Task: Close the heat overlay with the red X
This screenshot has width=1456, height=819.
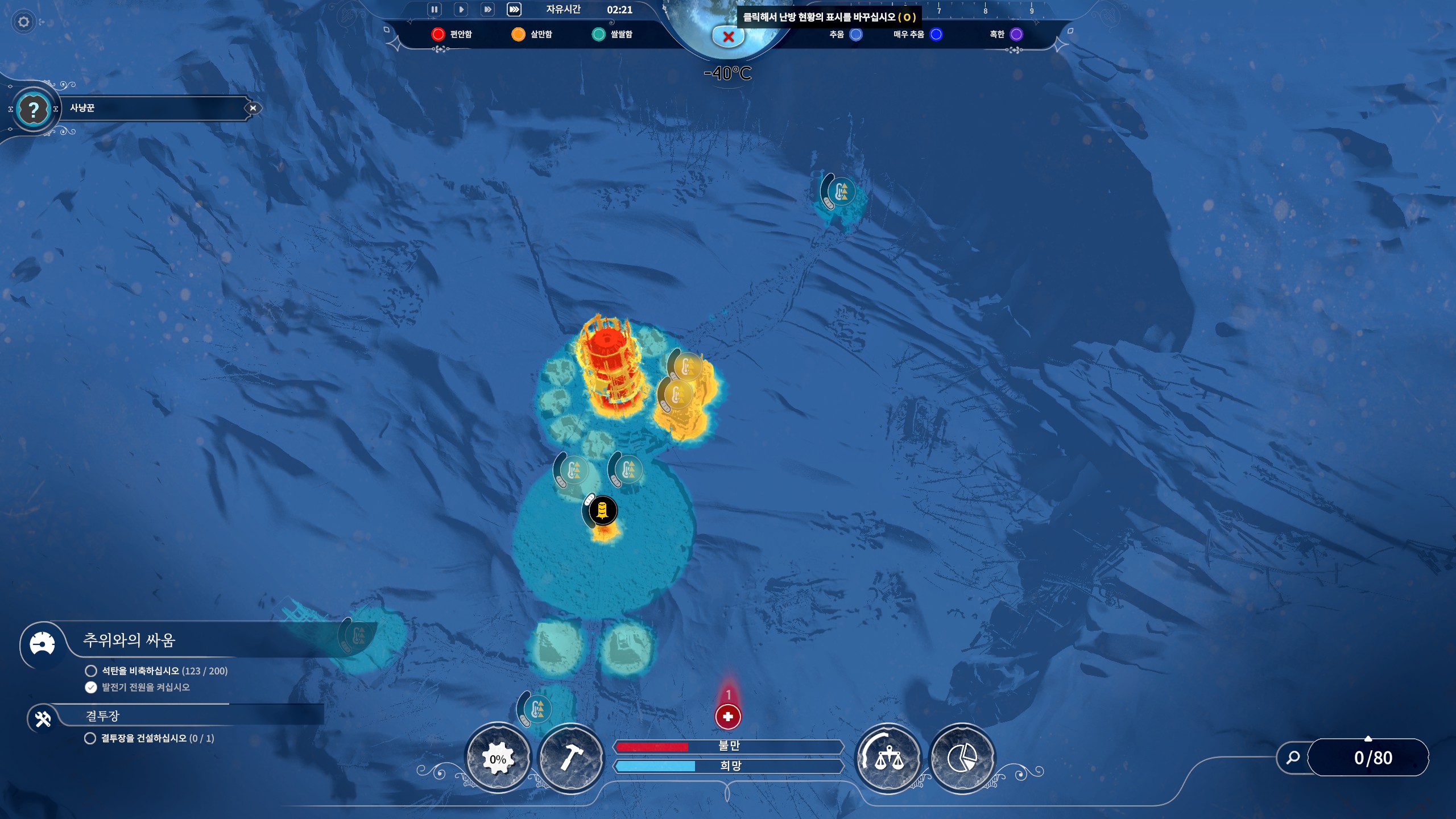Action: click(728, 37)
